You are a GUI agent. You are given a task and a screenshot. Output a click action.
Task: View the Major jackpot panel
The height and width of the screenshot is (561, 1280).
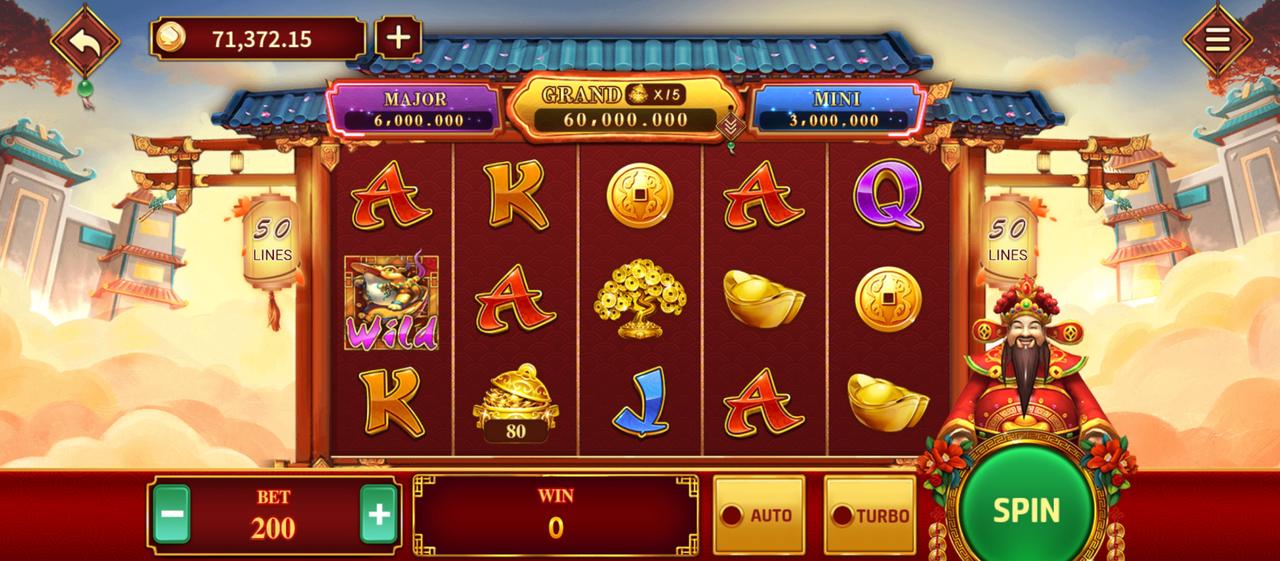tap(415, 109)
